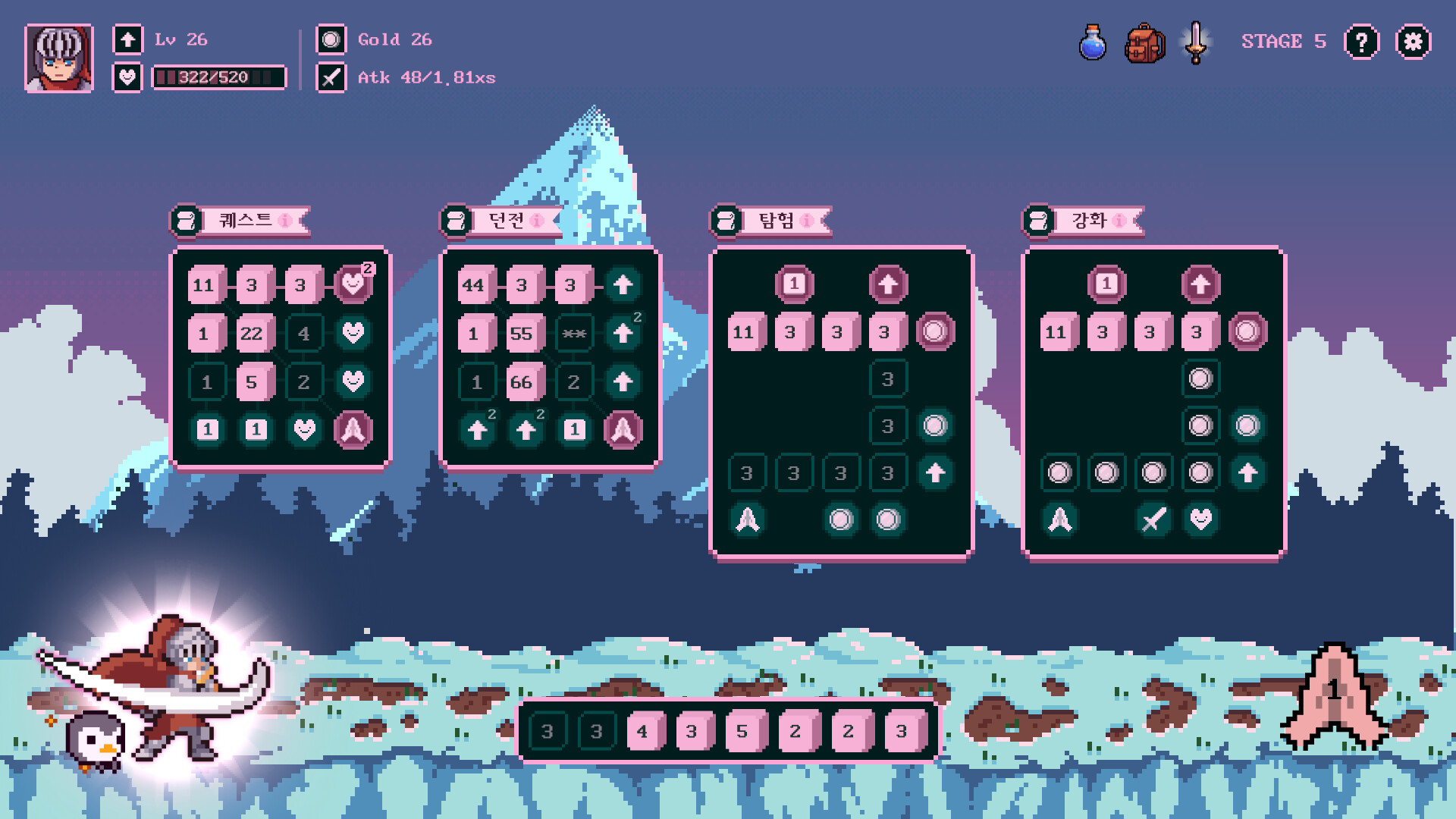
Task: Open the settings gear menu
Action: coord(1413,42)
